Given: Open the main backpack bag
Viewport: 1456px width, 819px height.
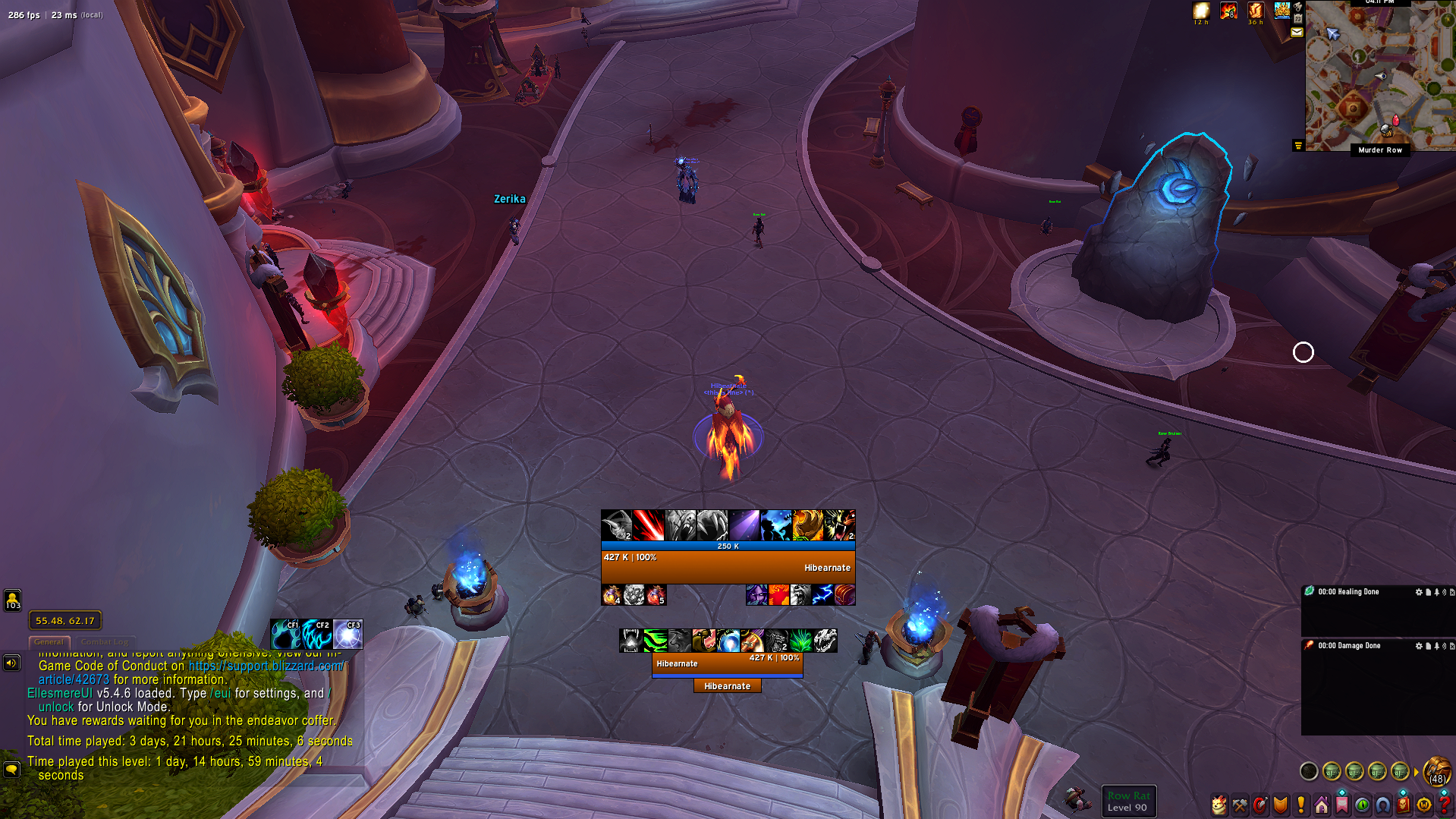Looking at the screenshot, I should click(x=1436, y=772).
